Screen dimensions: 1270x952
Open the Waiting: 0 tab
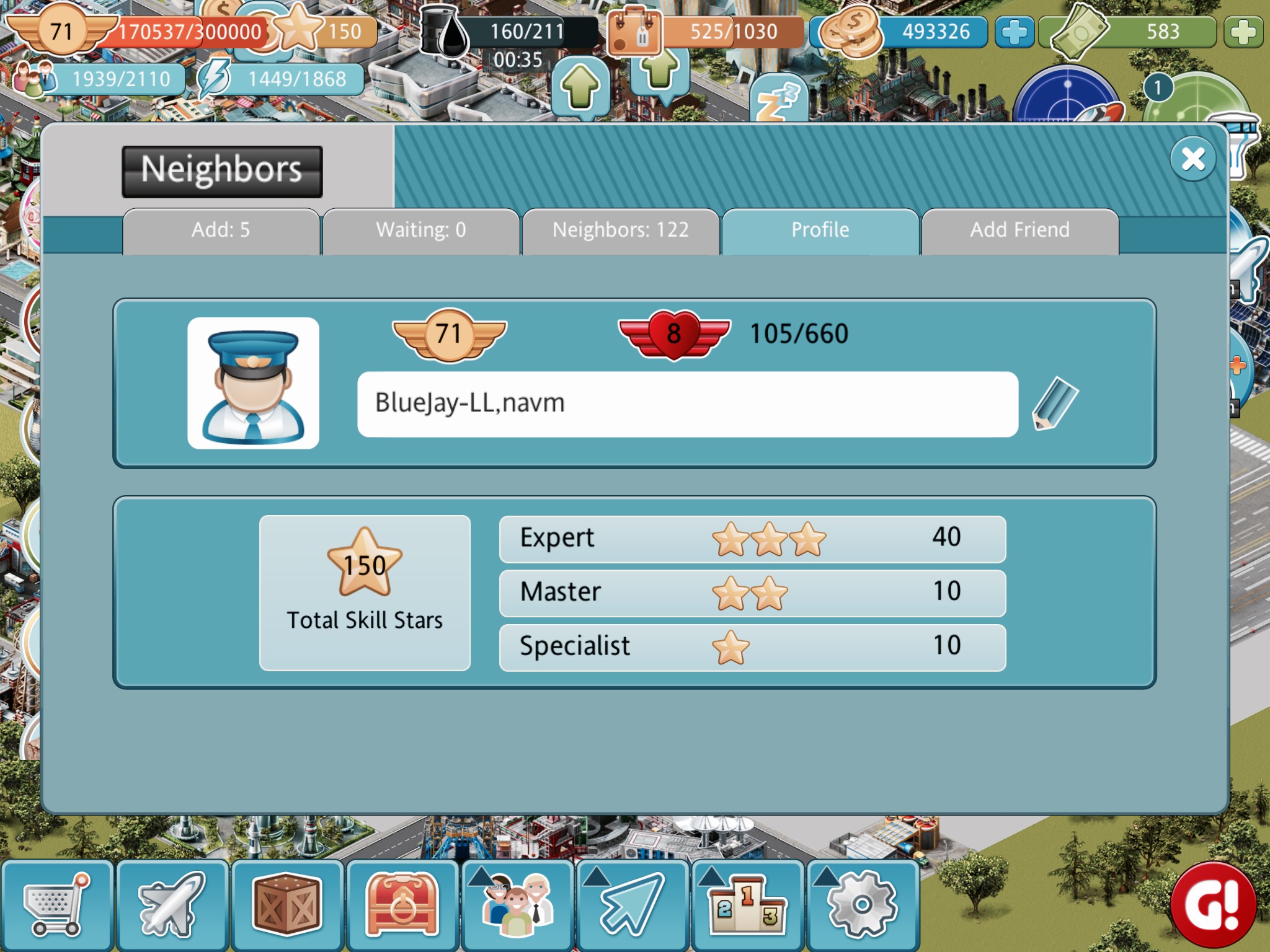coord(420,231)
